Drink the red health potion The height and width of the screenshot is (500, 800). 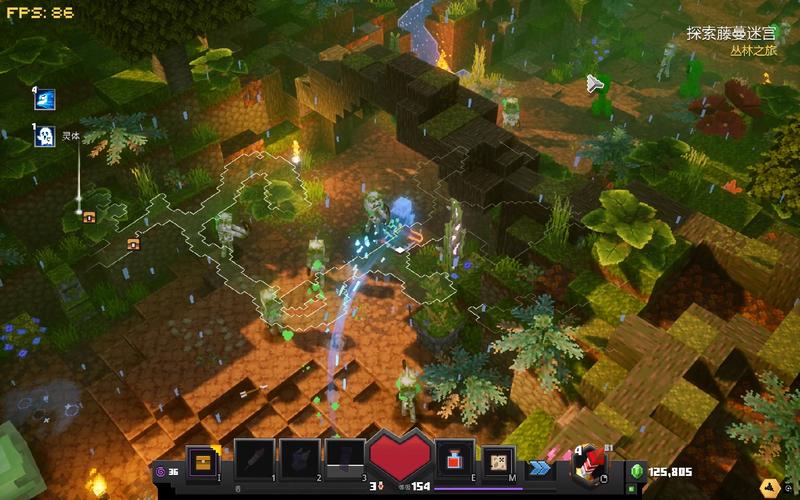[454, 461]
